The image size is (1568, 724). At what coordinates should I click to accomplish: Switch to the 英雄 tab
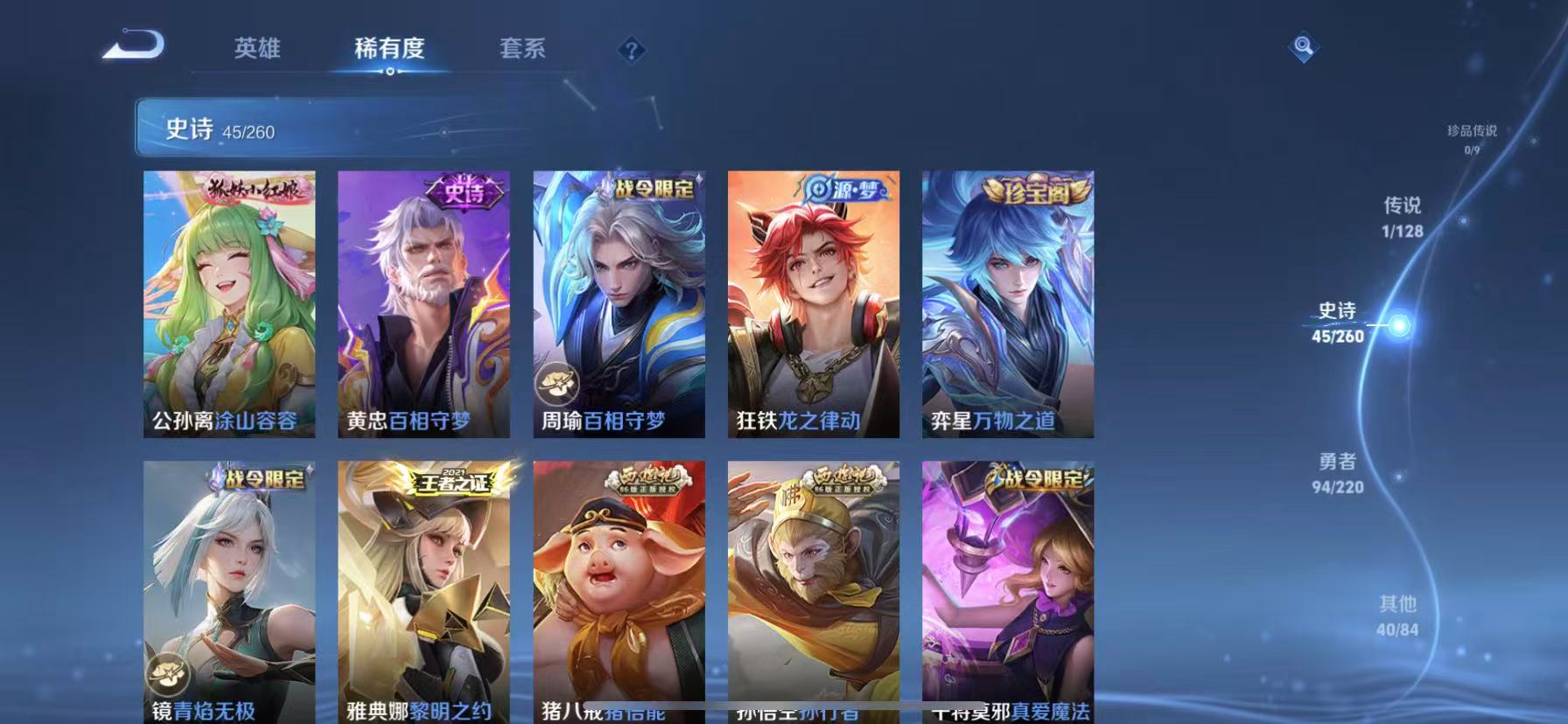coord(255,50)
